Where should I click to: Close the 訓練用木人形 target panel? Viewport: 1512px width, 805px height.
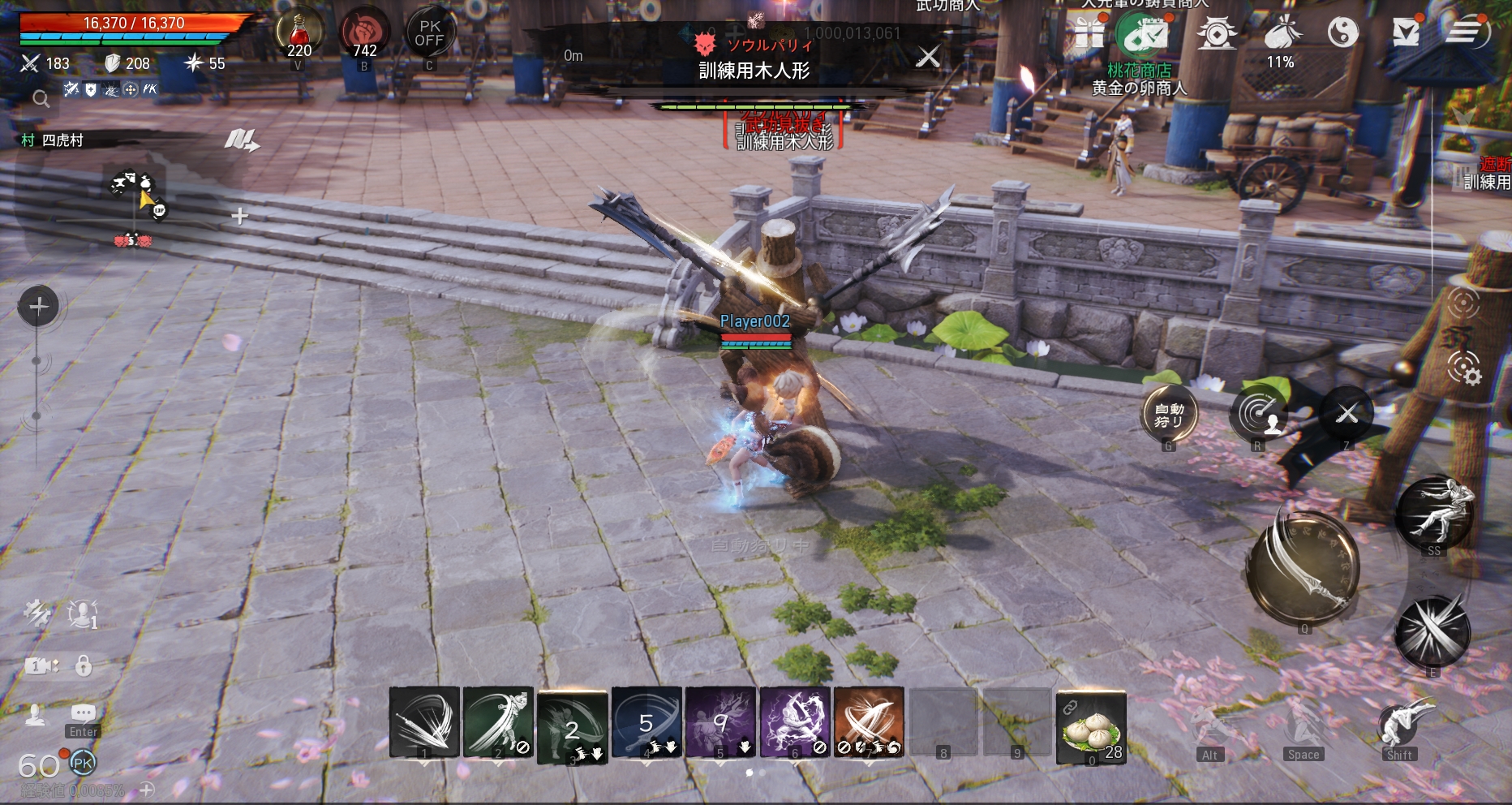point(928,56)
